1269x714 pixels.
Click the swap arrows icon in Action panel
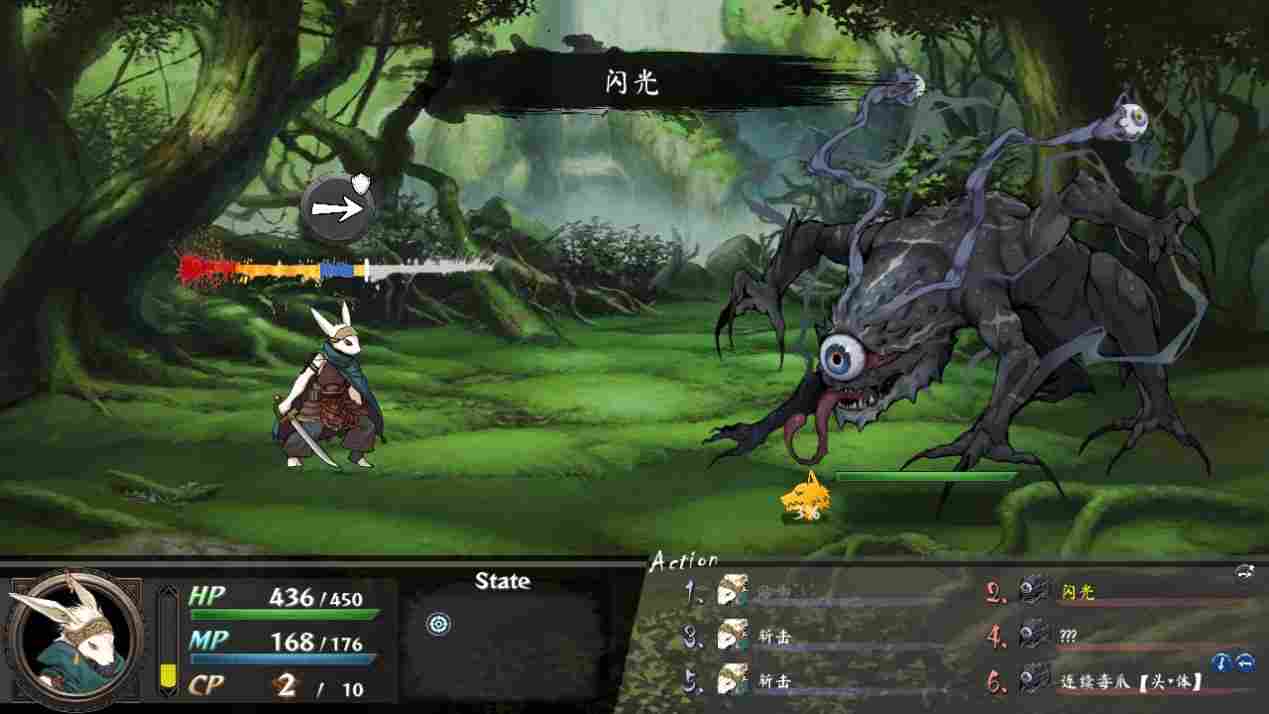[1245, 572]
